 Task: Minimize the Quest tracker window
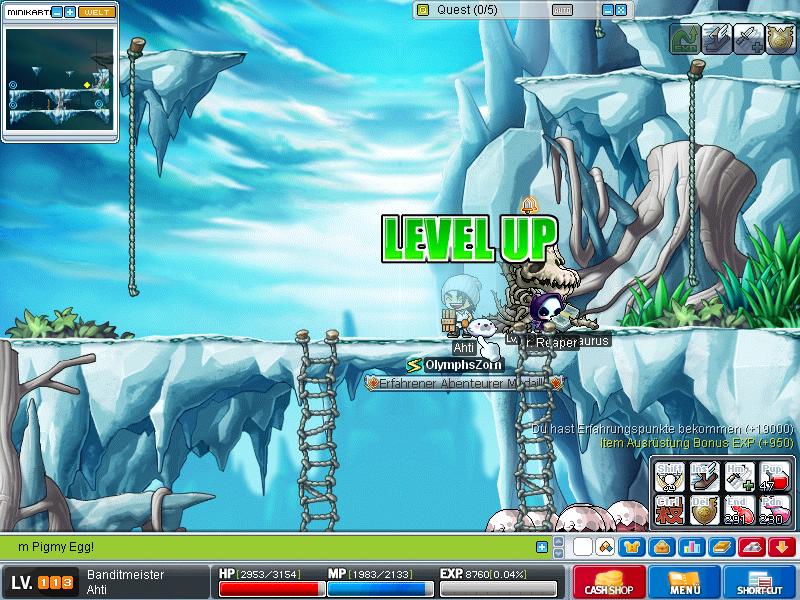point(607,10)
